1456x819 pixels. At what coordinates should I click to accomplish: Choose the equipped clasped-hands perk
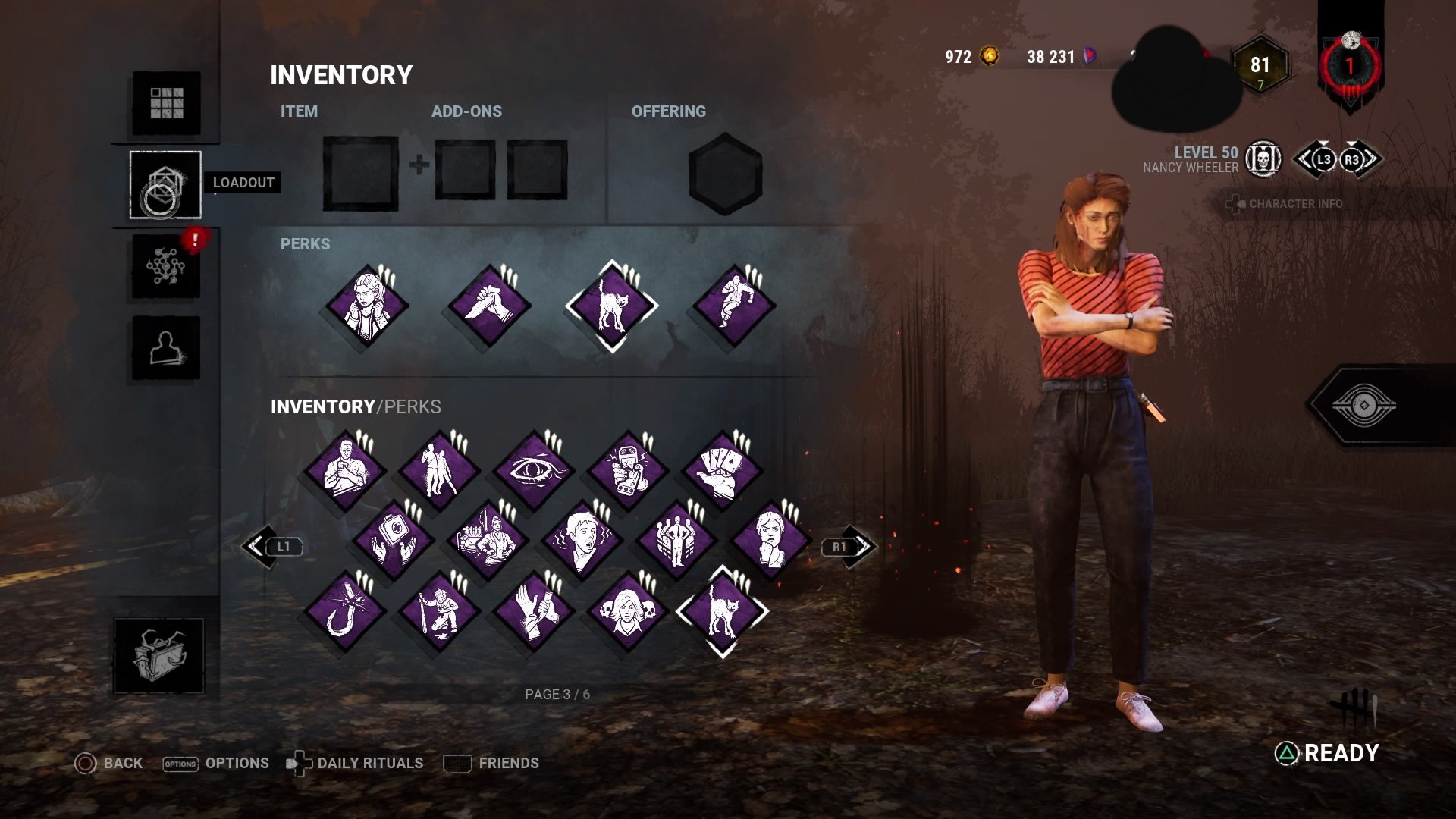489,306
